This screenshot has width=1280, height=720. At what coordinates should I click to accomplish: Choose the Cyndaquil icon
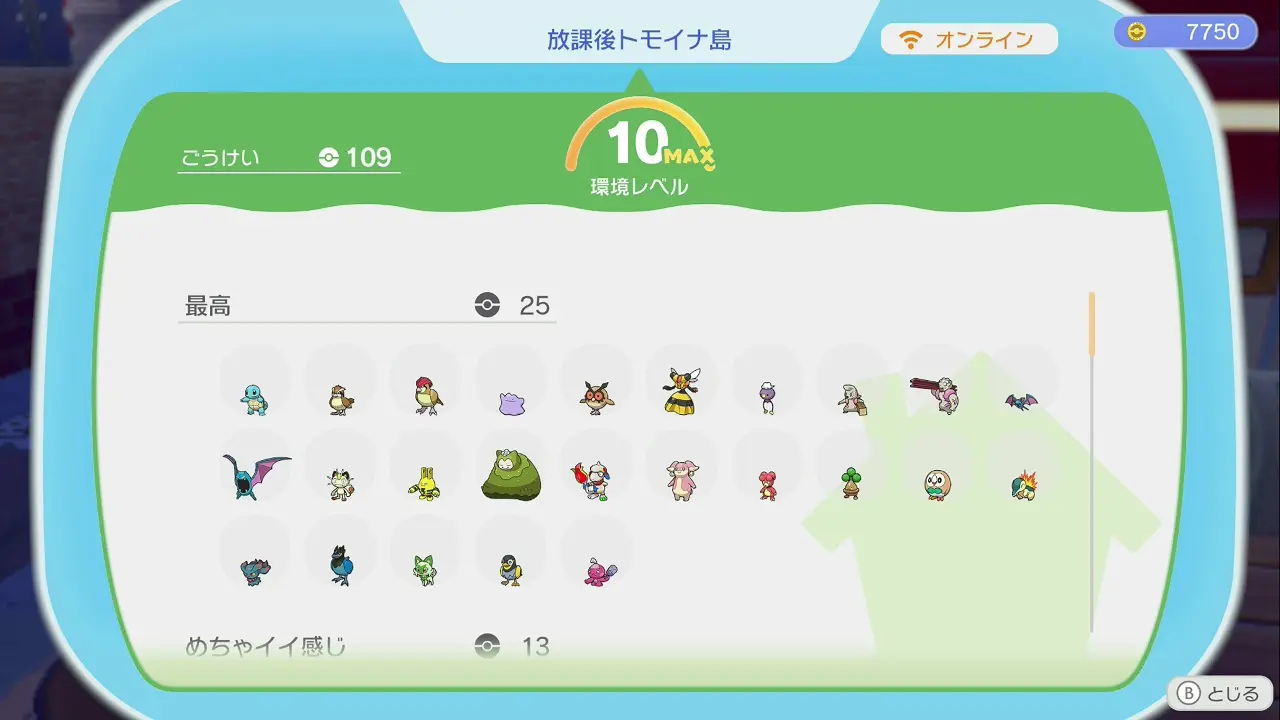point(1023,484)
